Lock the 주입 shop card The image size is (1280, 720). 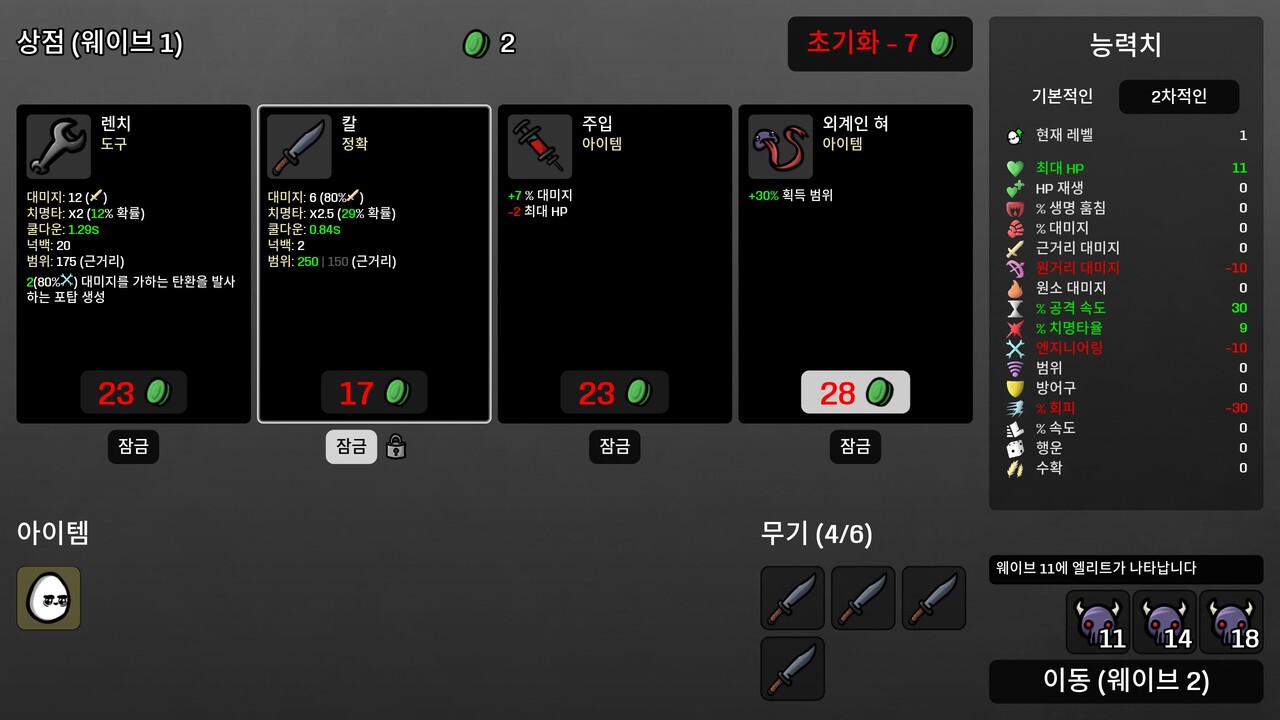[614, 447]
